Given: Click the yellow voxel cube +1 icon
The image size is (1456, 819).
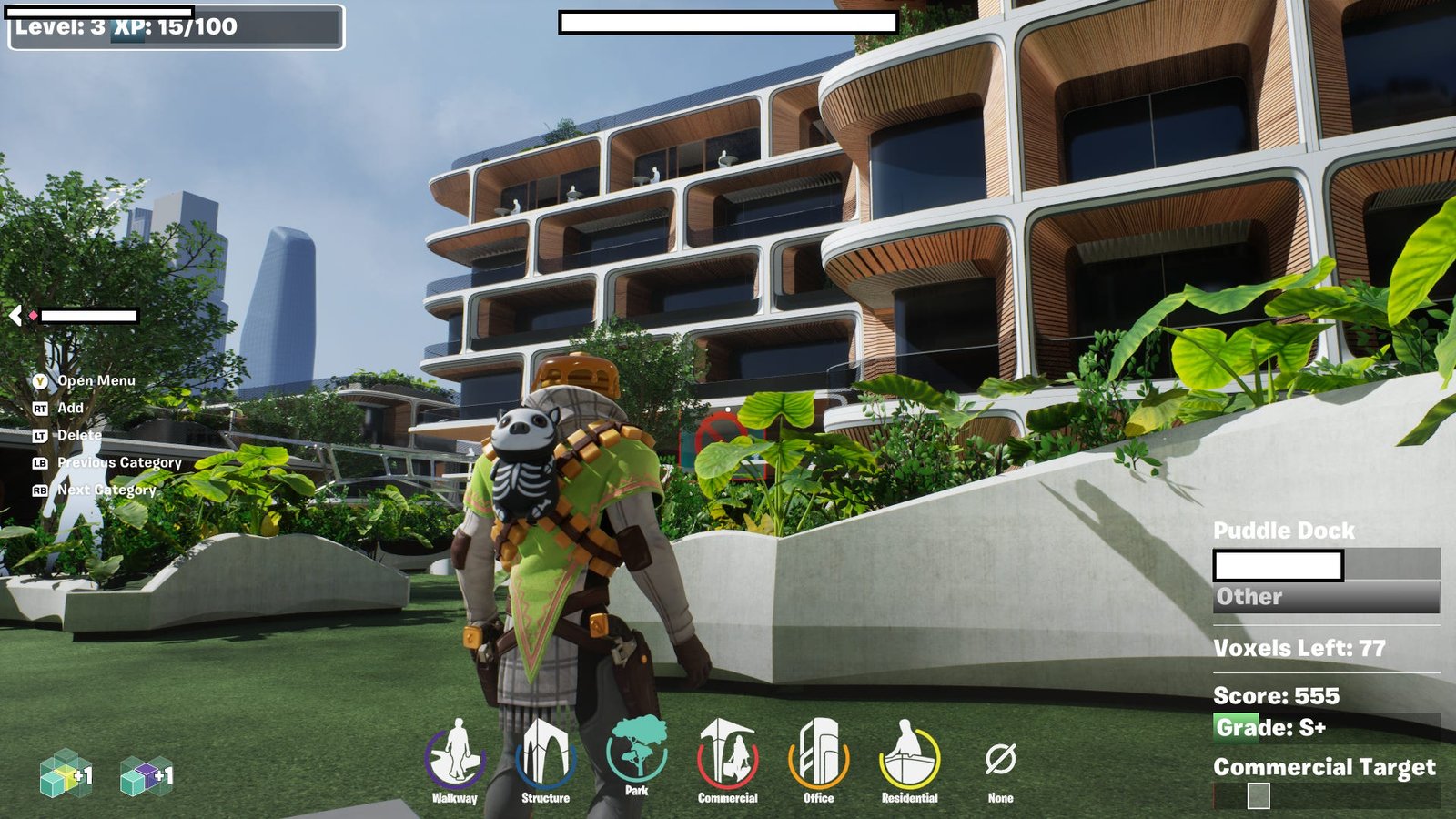Looking at the screenshot, I should [x=66, y=774].
